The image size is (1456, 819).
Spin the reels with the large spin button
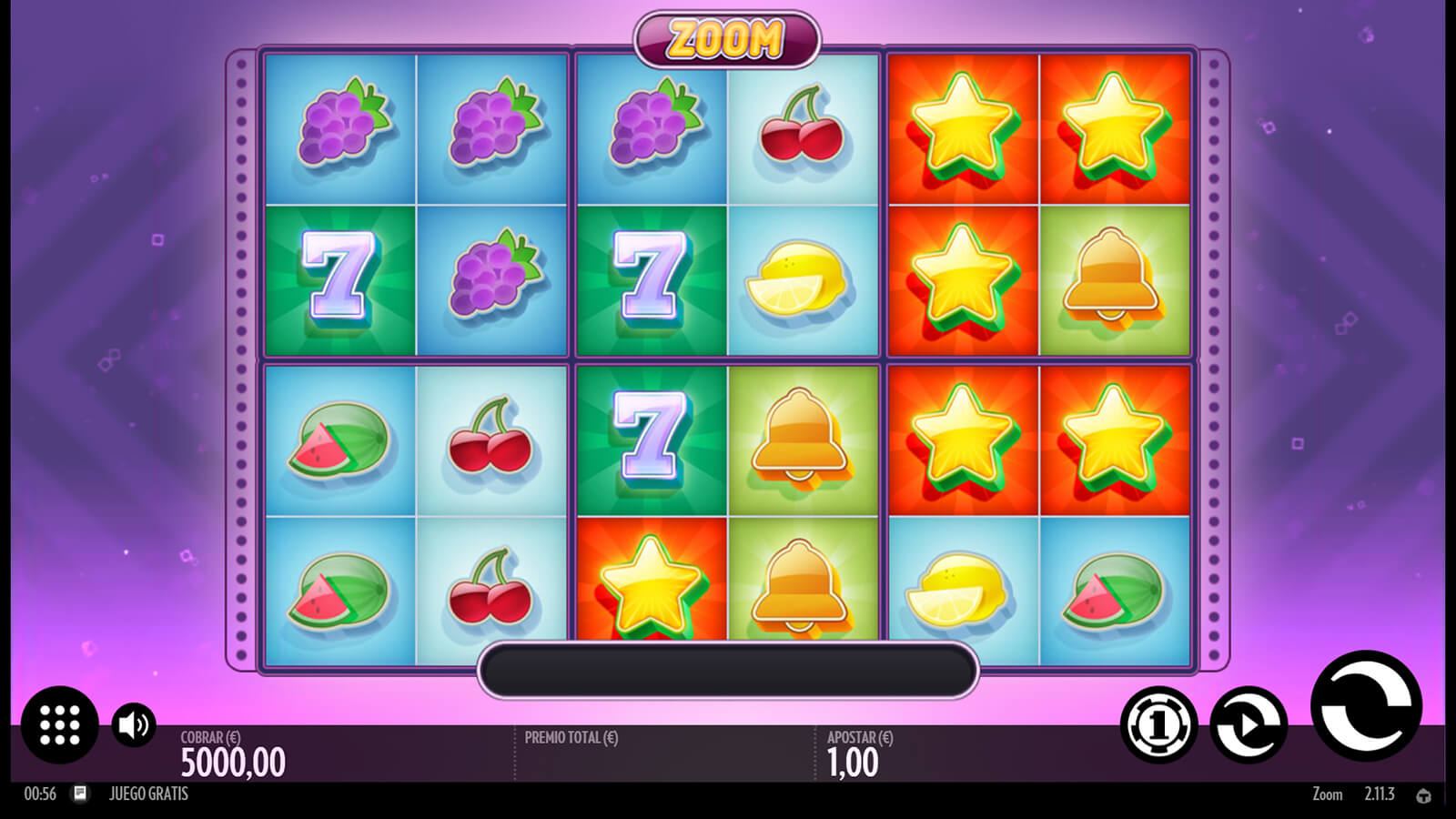[1365, 706]
